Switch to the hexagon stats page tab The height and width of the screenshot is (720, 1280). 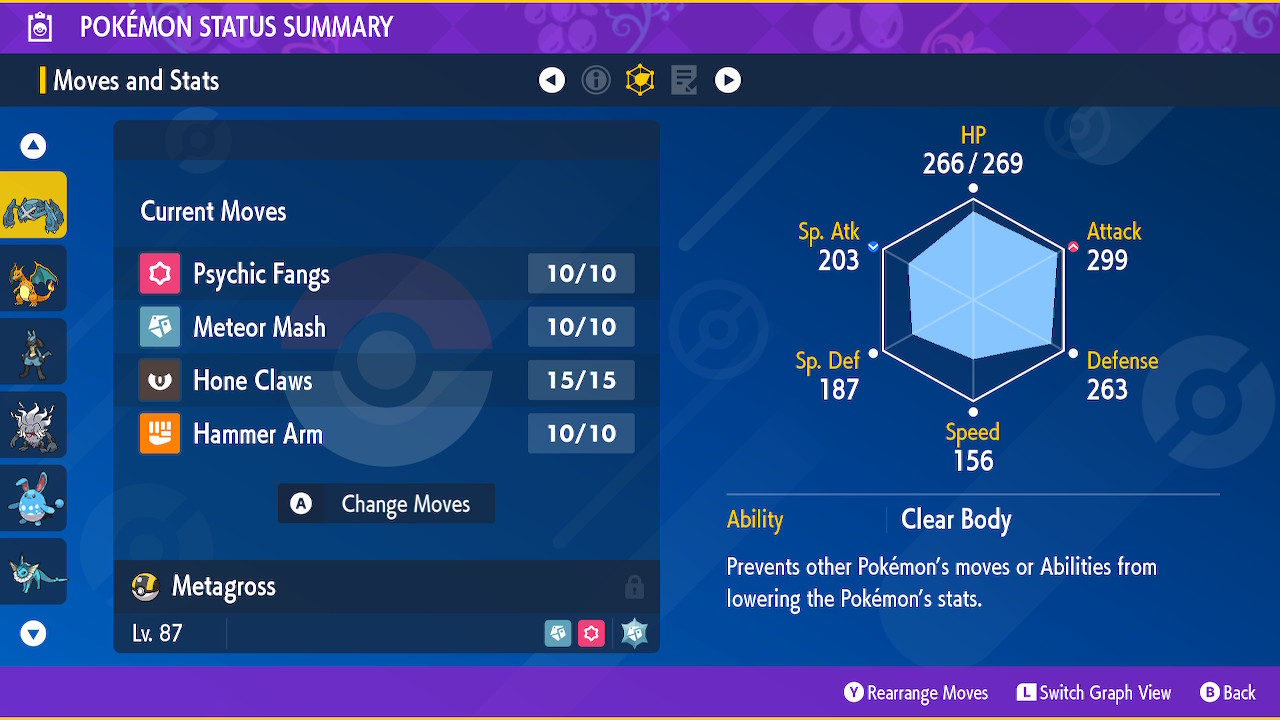(640, 81)
